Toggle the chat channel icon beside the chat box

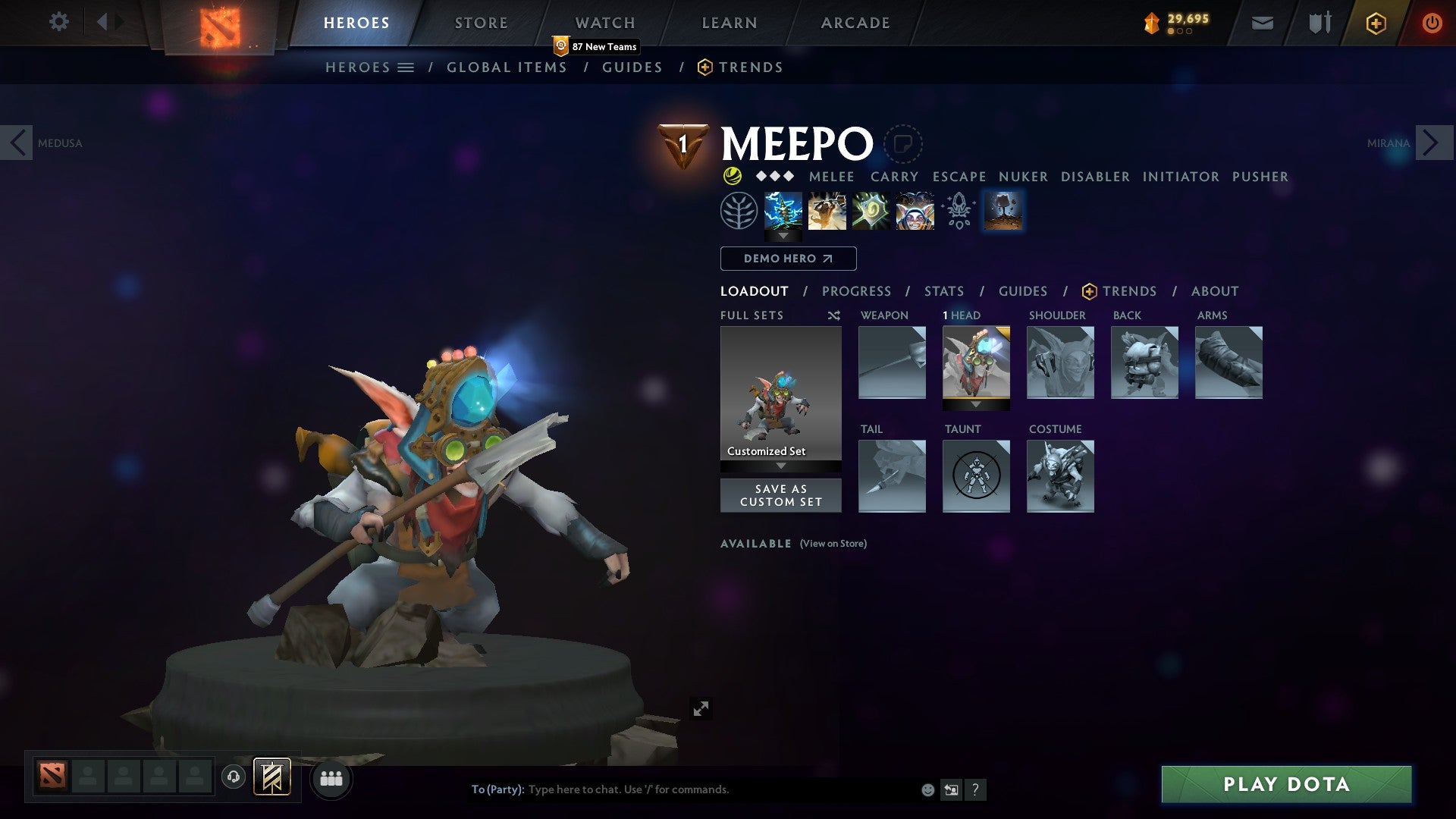pyautogui.click(x=950, y=789)
